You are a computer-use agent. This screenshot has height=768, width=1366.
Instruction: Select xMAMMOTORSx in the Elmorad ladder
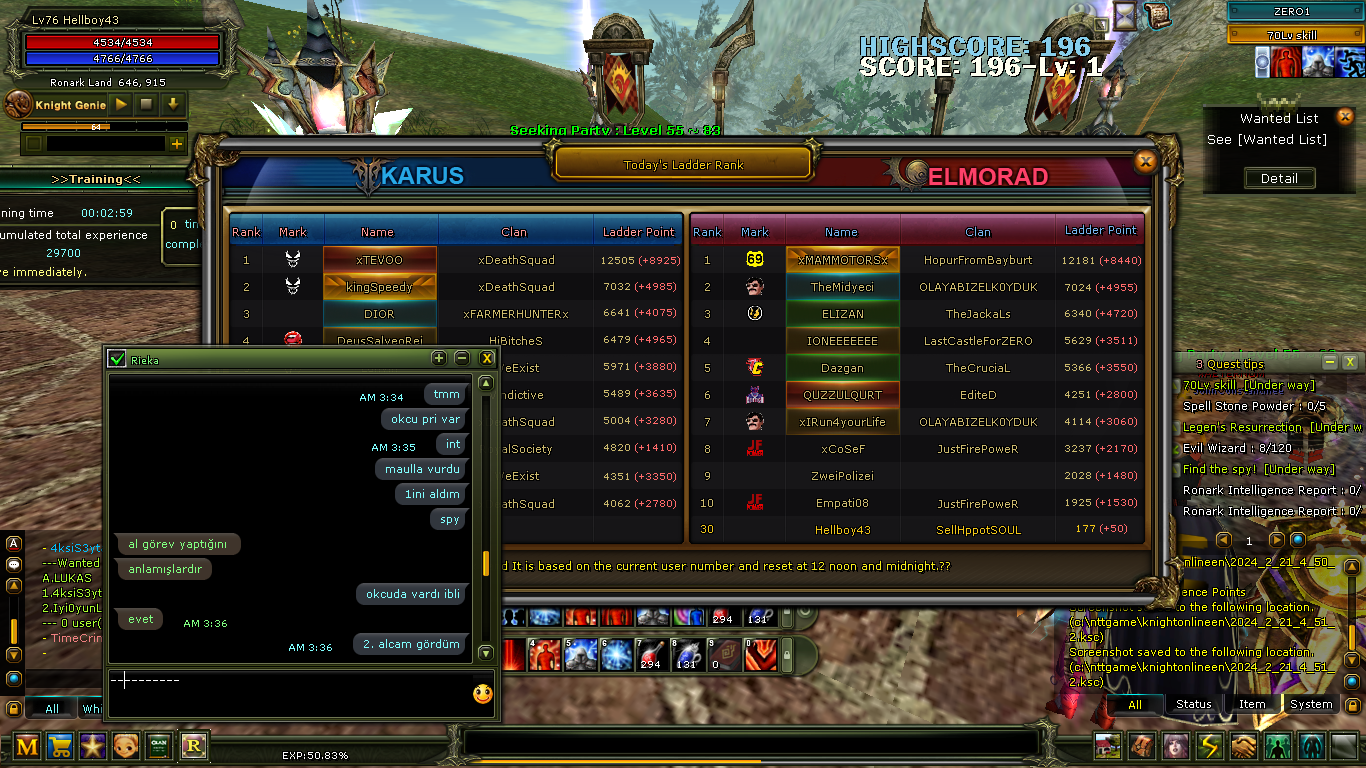pos(842,260)
